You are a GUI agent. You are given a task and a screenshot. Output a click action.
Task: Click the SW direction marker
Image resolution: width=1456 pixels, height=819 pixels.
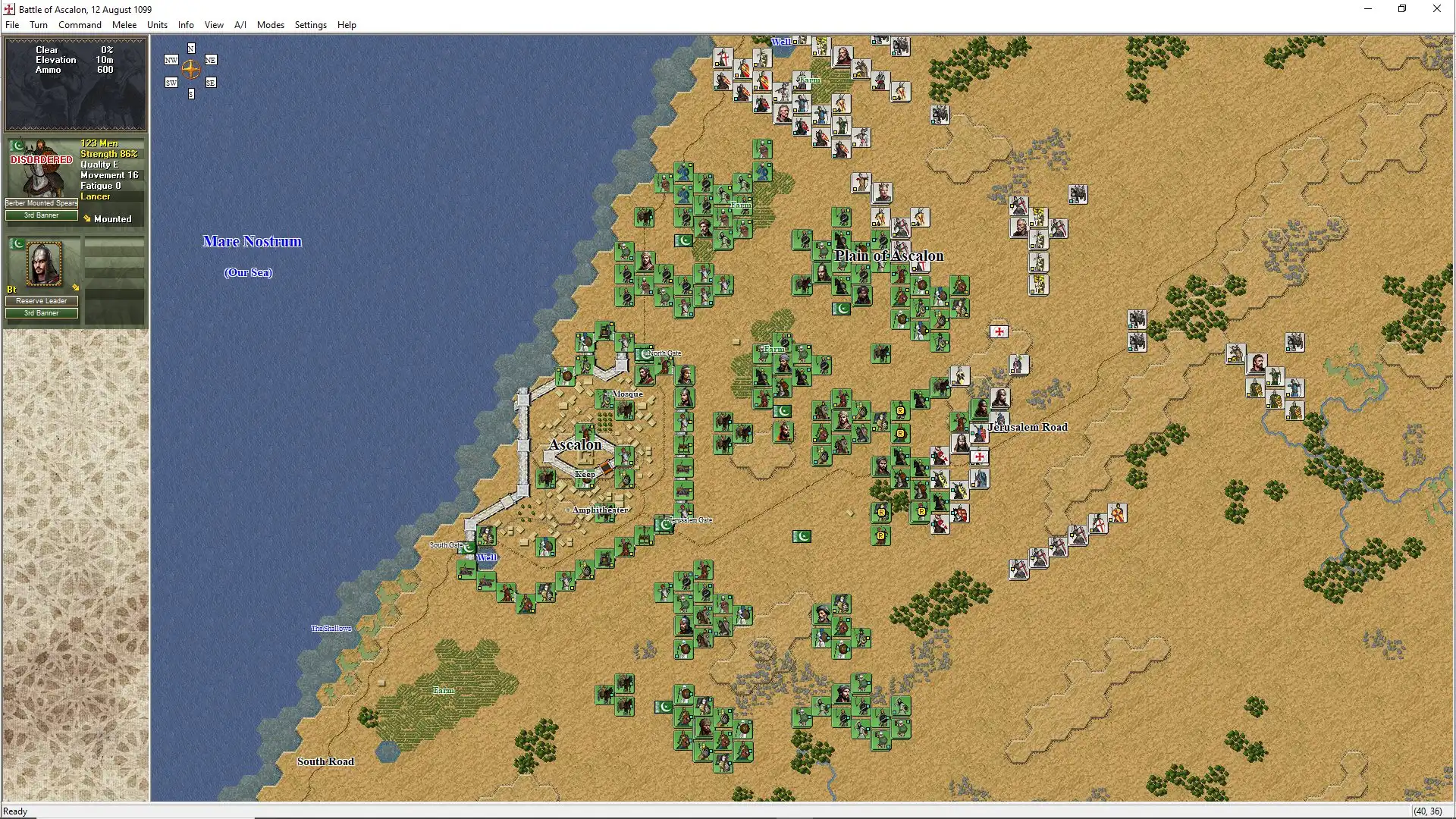(x=171, y=83)
